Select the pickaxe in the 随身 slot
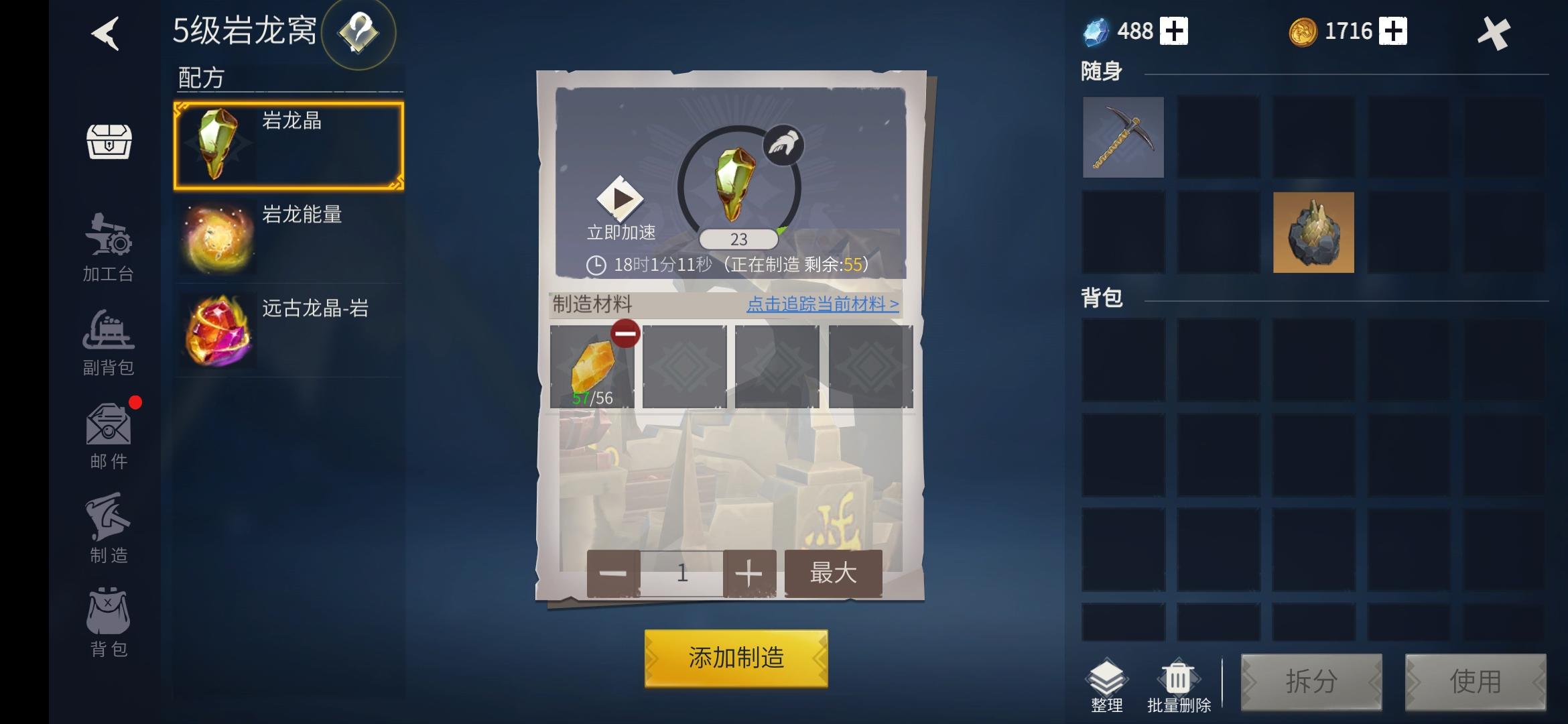Image resolution: width=1568 pixels, height=724 pixels. (1123, 138)
